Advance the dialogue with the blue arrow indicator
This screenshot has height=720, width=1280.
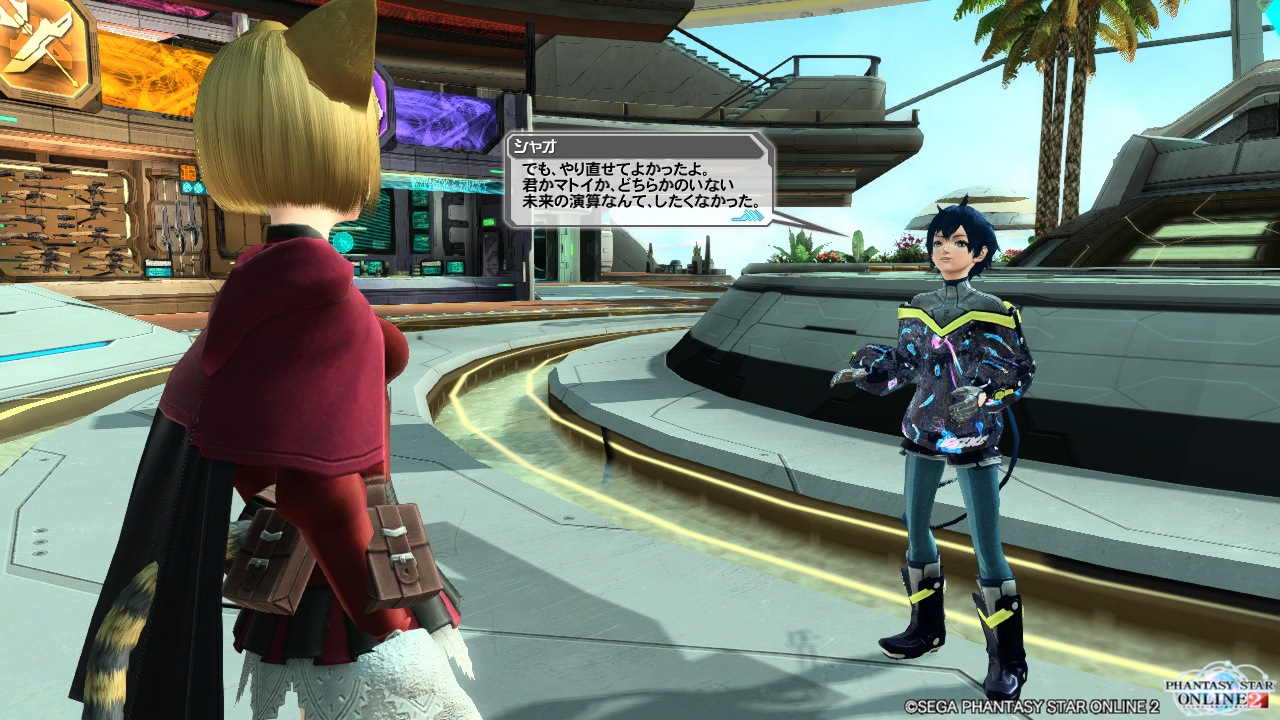747,215
